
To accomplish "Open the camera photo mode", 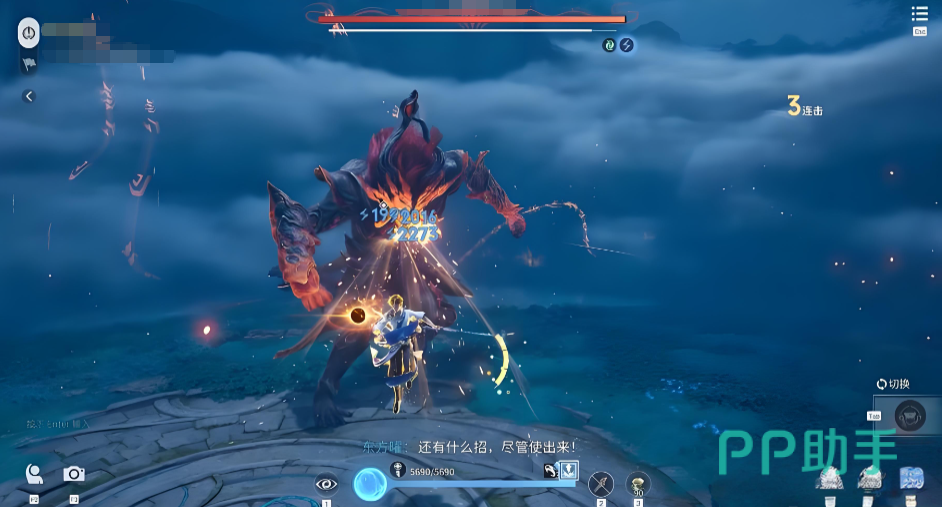I will coord(74,474).
